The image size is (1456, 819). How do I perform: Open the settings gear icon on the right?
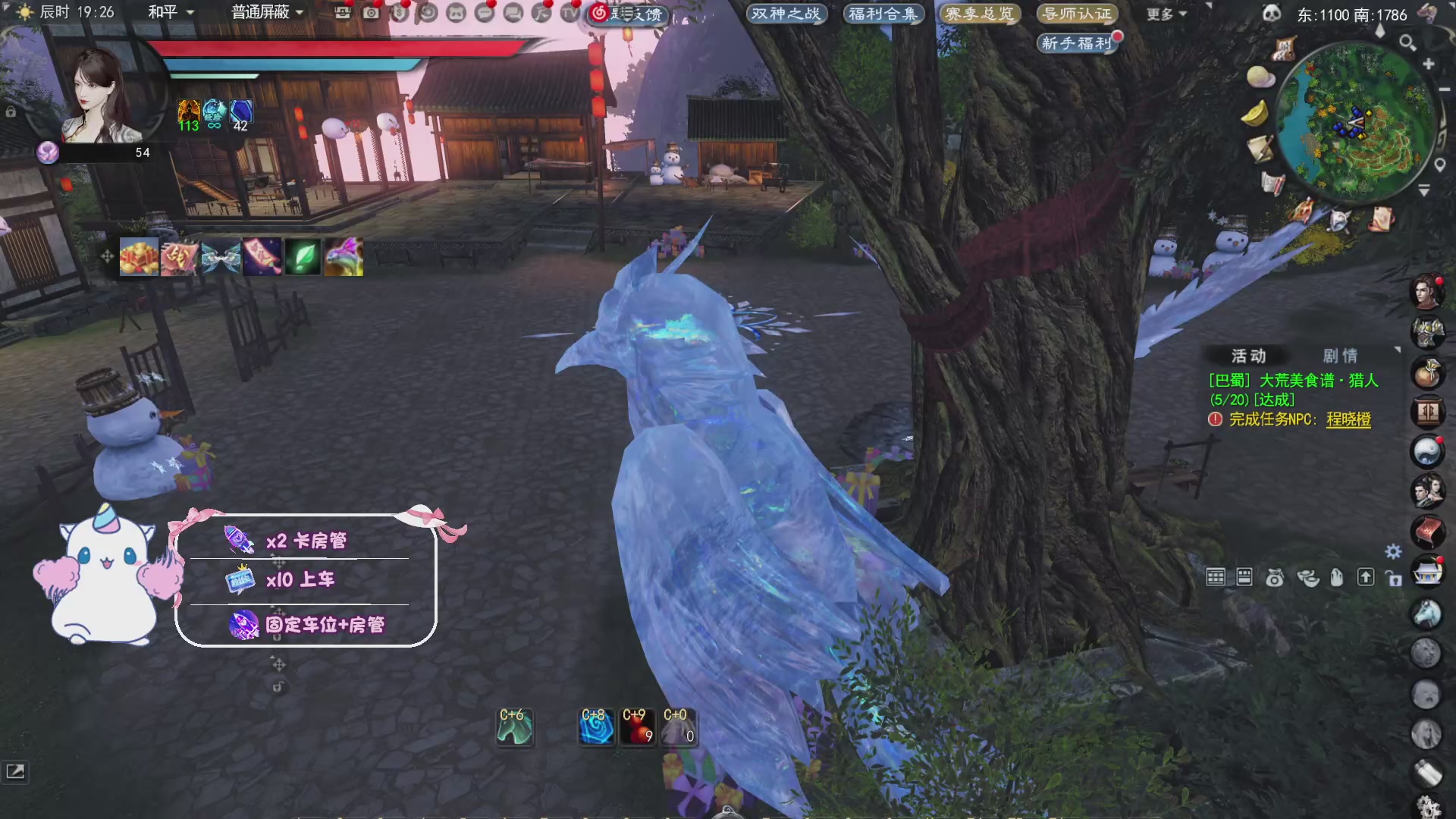click(1393, 553)
